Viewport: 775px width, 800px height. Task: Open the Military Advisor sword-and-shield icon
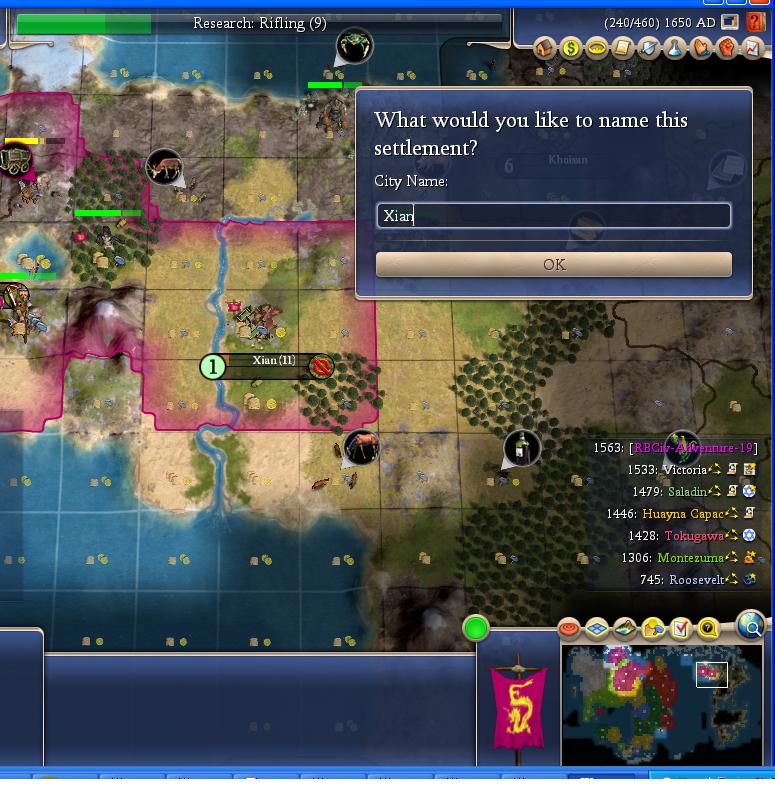pyautogui.click(x=649, y=47)
